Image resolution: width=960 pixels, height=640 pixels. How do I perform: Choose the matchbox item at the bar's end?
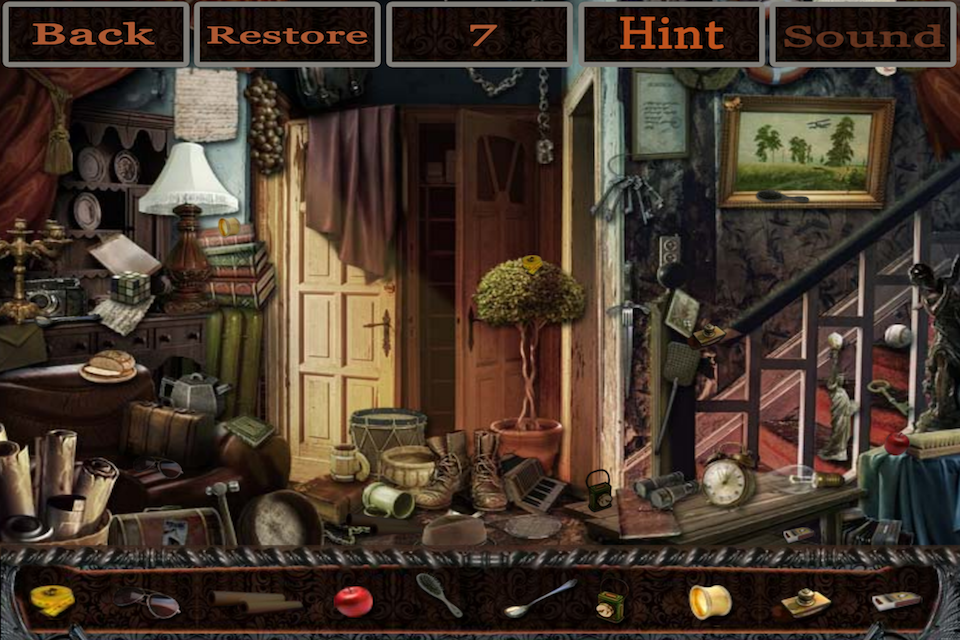(895, 601)
